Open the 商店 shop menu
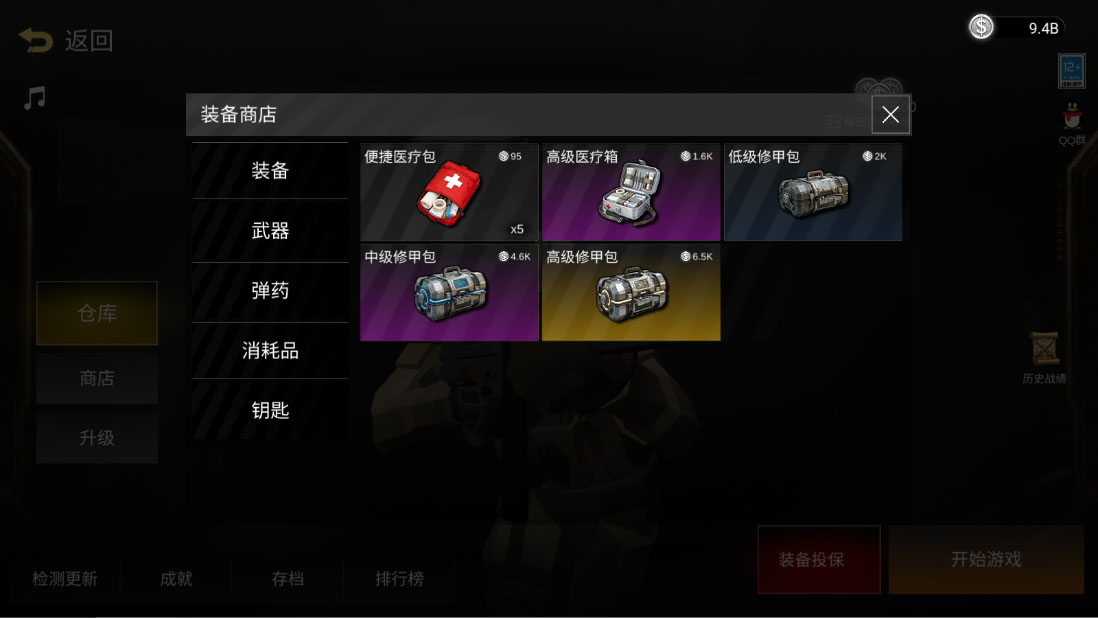This screenshot has width=1098, height=618. click(97, 378)
